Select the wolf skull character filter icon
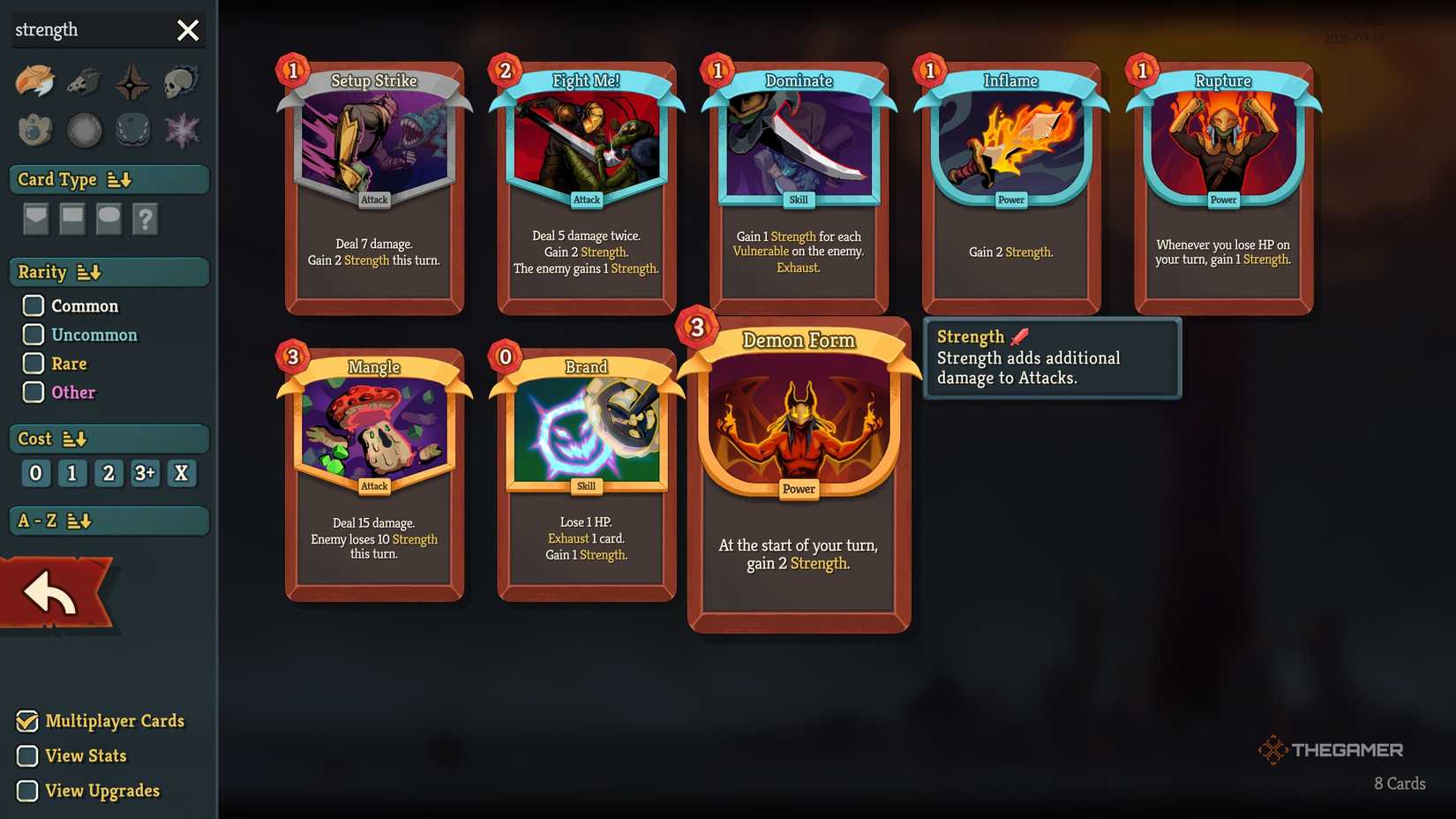Image resolution: width=1456 pixels, height=819 pixels. tap(85, 80)
